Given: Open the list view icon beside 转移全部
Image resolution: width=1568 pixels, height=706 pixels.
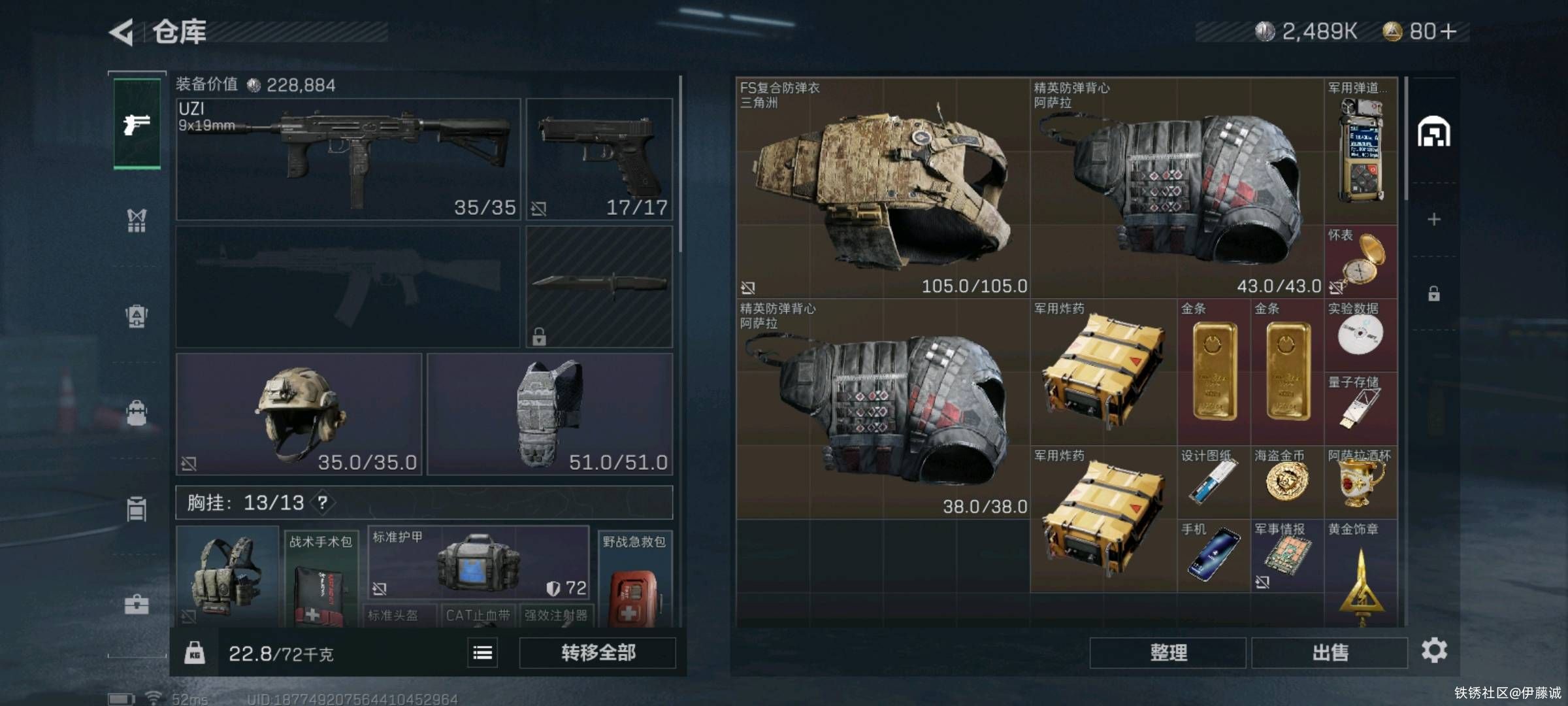Looking at the screenshot, I should (482, 652).
